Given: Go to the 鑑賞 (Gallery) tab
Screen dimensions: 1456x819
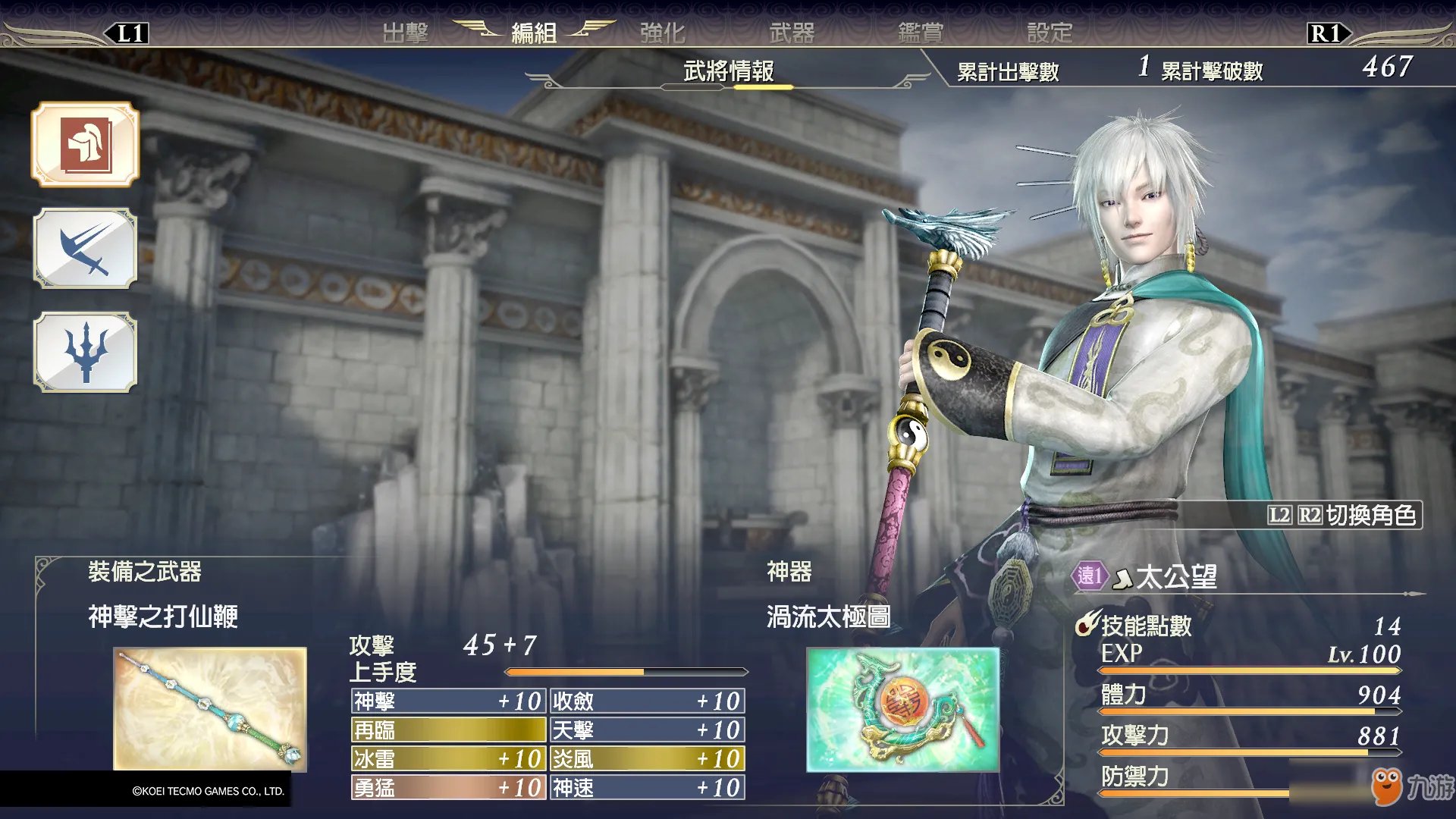Looking at the screenshot, I should [x=921, y=33].
